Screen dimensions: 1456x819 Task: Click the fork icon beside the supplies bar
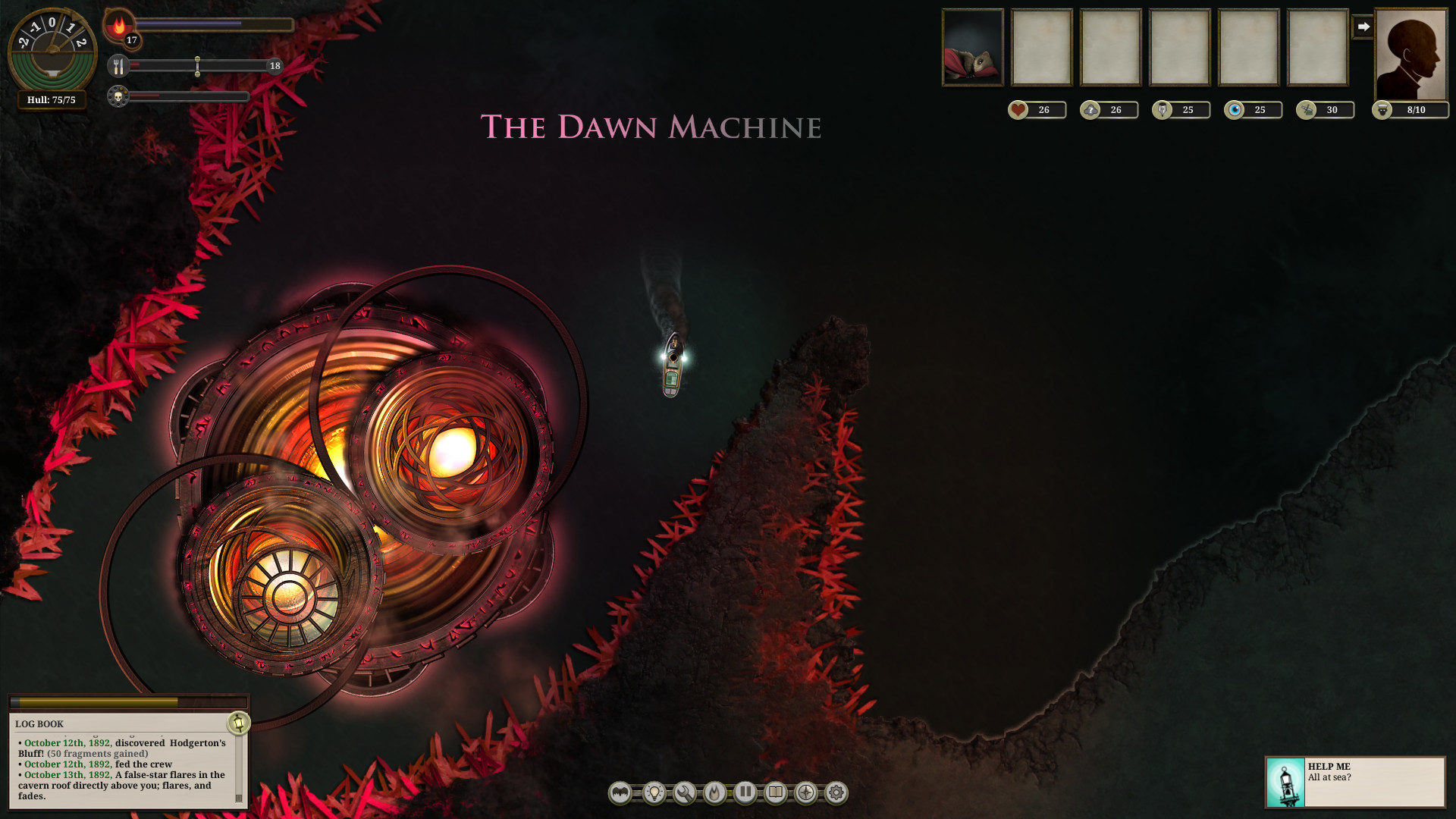(x=118, y=67)
